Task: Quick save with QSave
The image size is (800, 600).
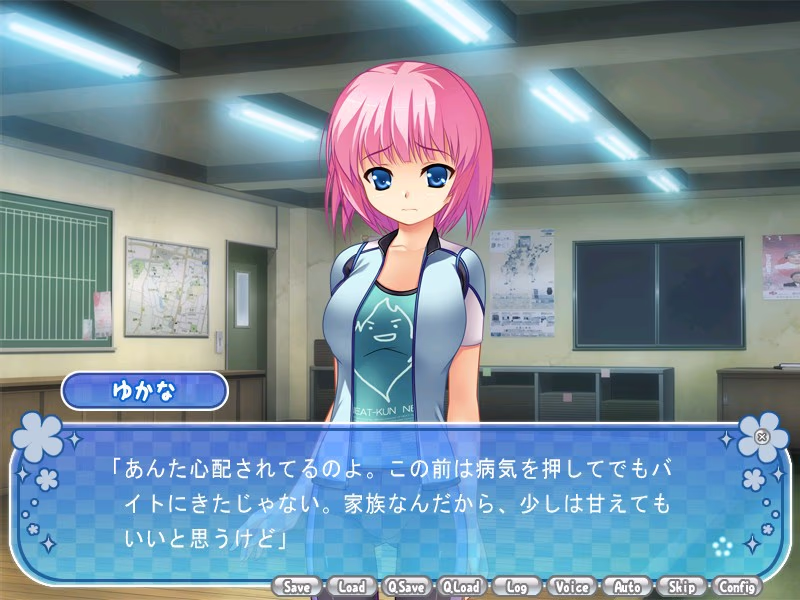Action: [406, 587]
